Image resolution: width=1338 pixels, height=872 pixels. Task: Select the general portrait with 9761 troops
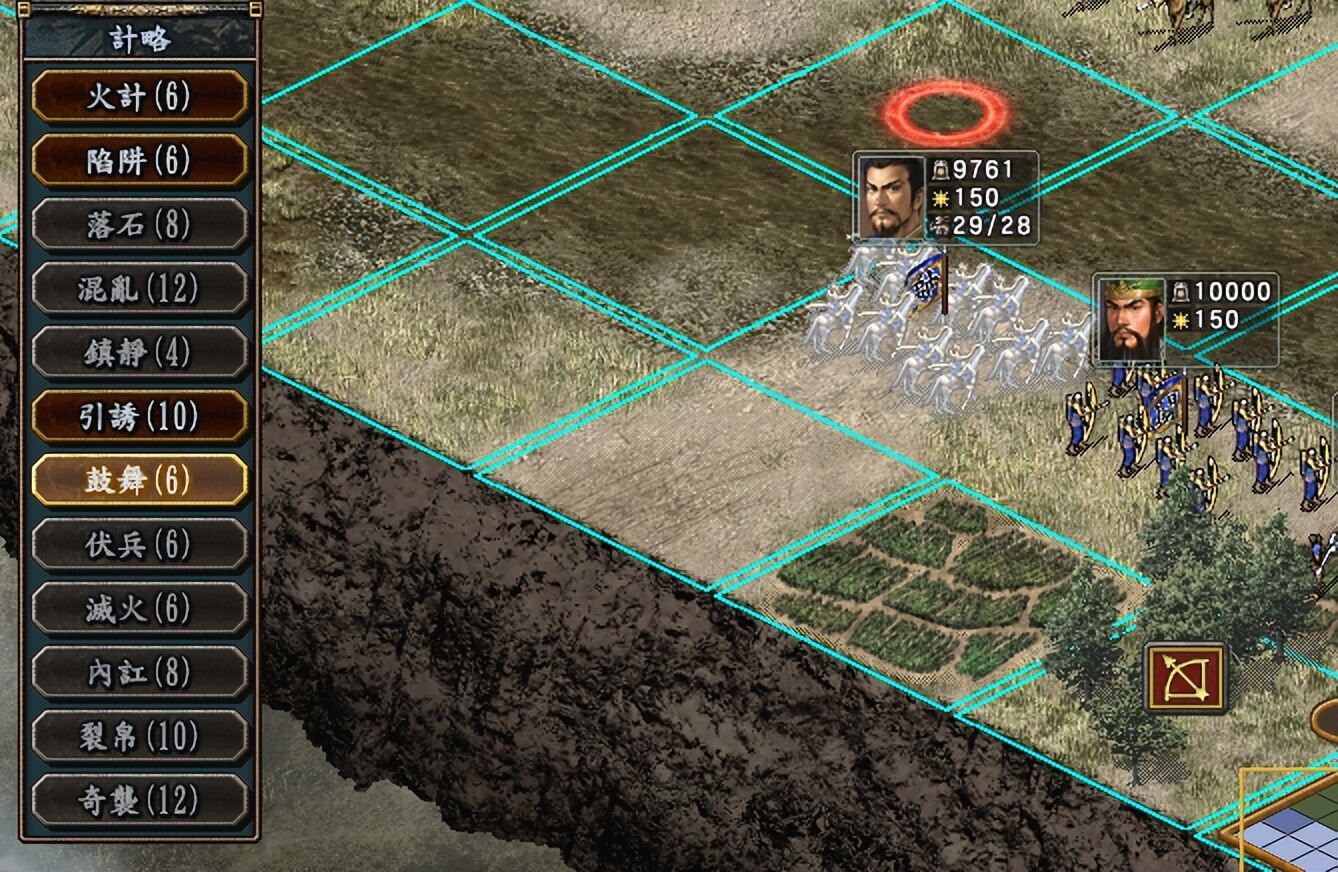(890, 197)
